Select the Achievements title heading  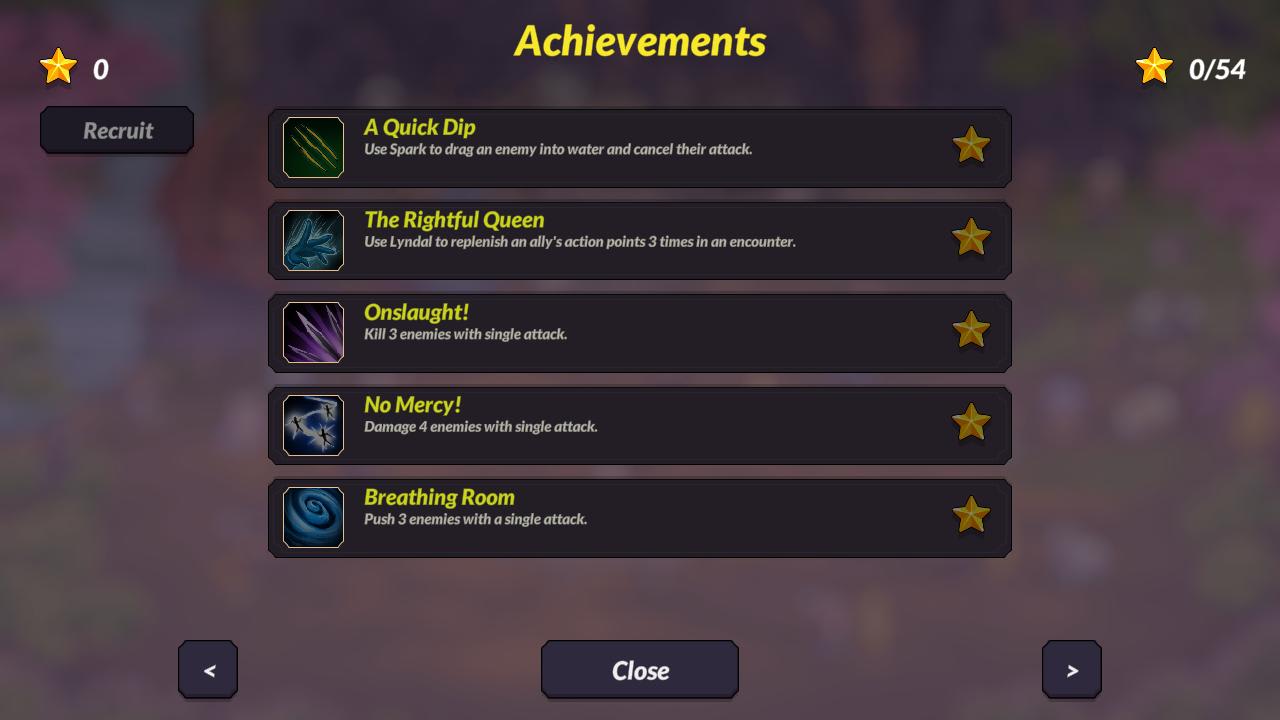coord(640,42)
